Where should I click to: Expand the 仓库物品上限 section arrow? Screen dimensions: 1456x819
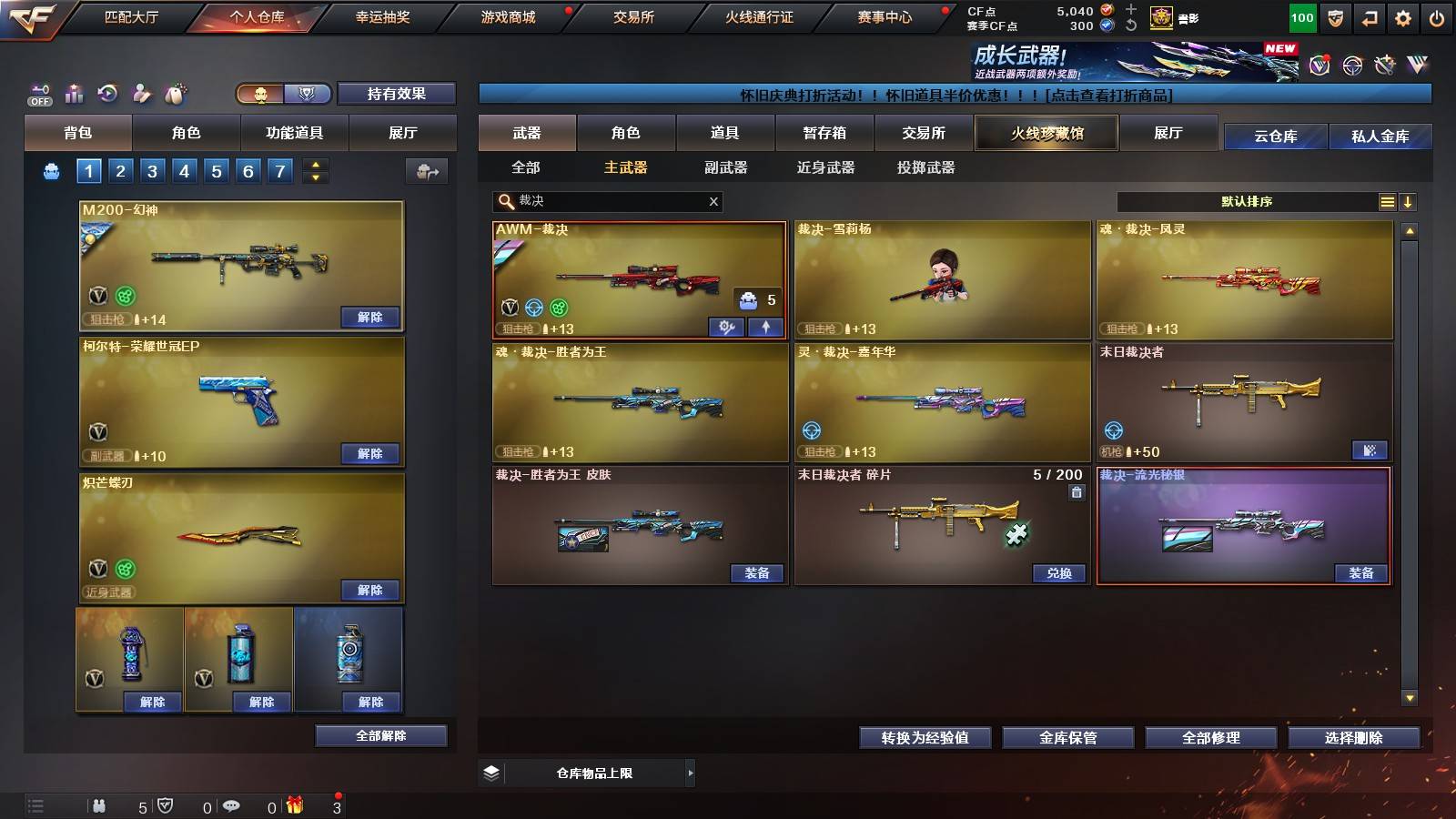(x=692, y=773)
